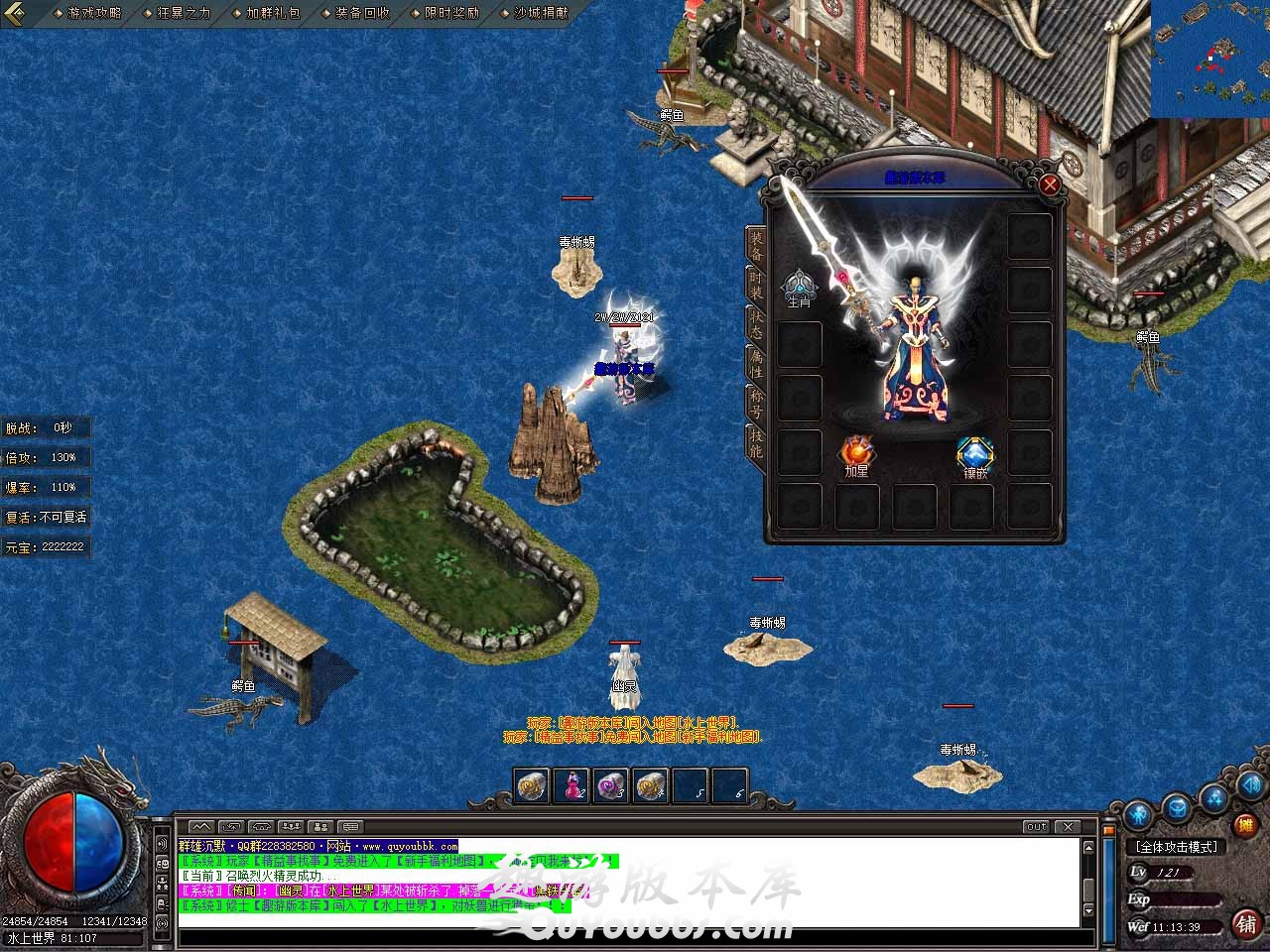Show the 属性 attributes tab
Screen dimensions: 1270x952
[x=756, y=363]
